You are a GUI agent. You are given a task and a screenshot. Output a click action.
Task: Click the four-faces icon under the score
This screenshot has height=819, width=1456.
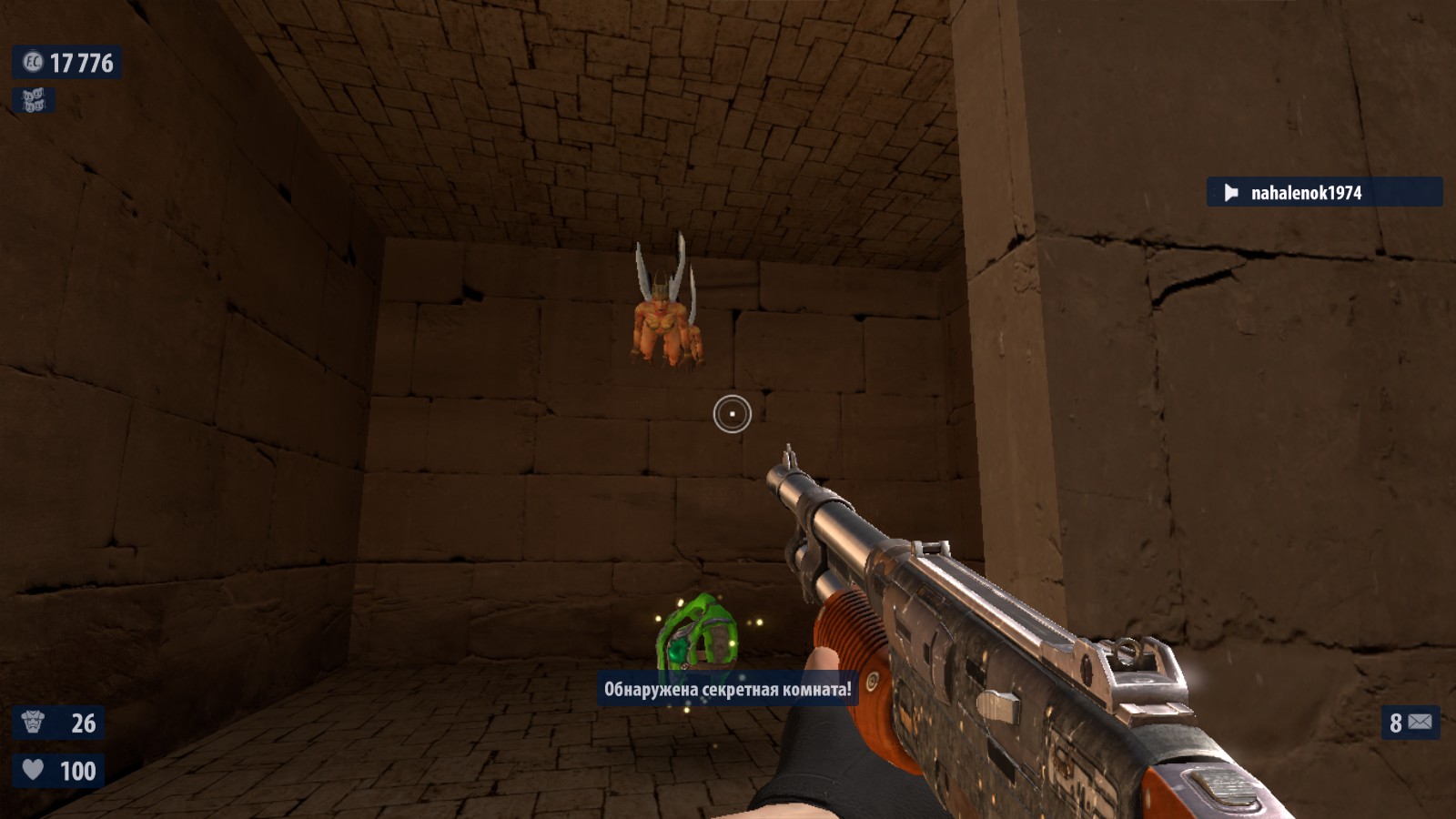click(34, 100)
